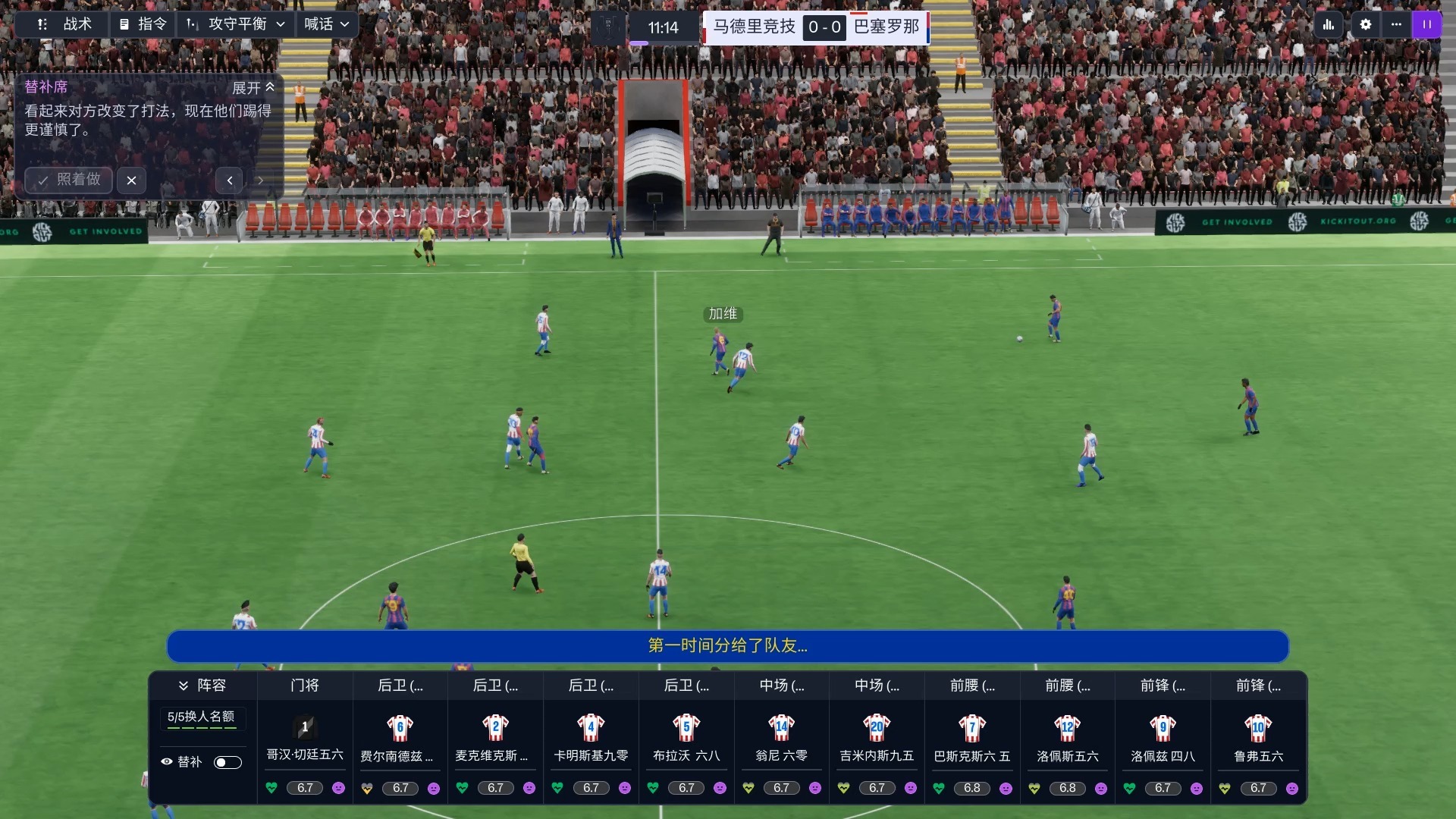Screen dimensions: 1456x819
Task: Expand the 攻守平衡 mentality dropdown
Action: pyautogui.click(x=236, y=24)
